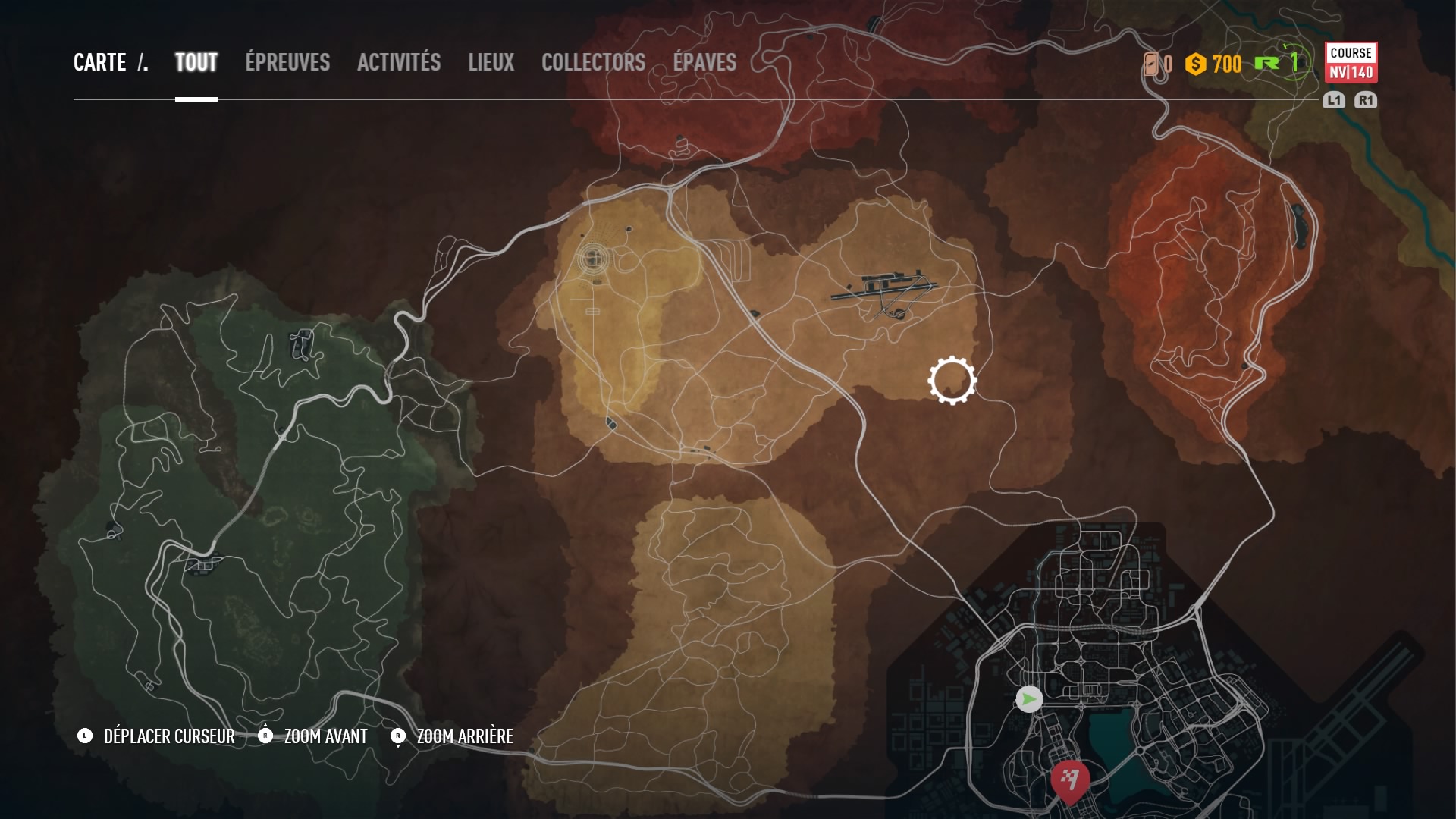Screen dimensions: 1456x819
Task: Select the TOUT filter tab
Action: click(x=195, y=63)
